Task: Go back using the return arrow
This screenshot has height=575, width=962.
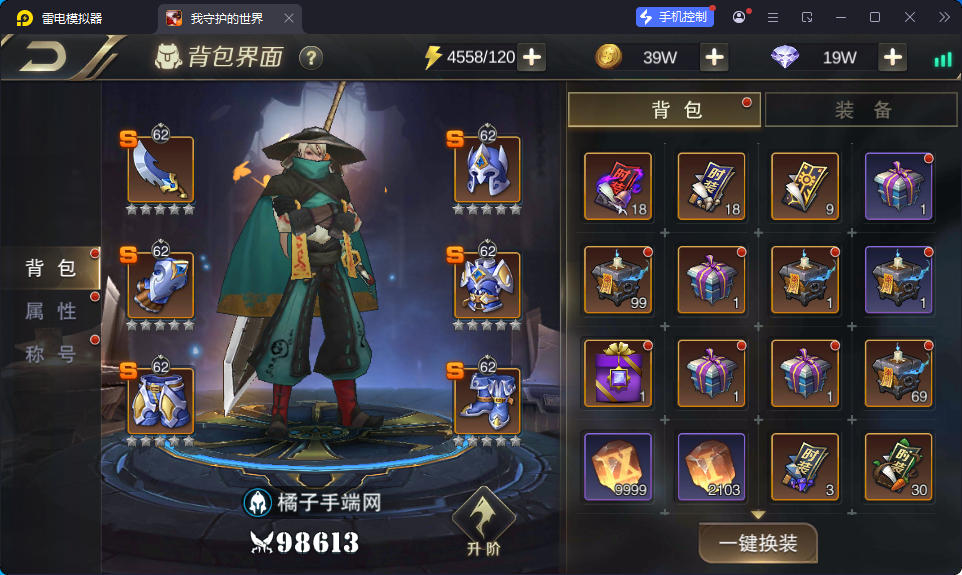Action: (x=42, y=57)
